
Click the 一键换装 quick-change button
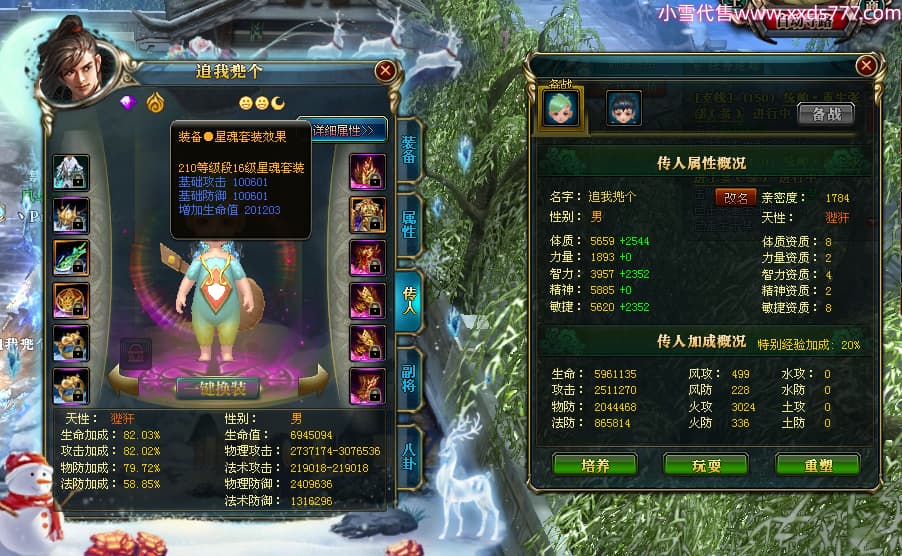218,388
